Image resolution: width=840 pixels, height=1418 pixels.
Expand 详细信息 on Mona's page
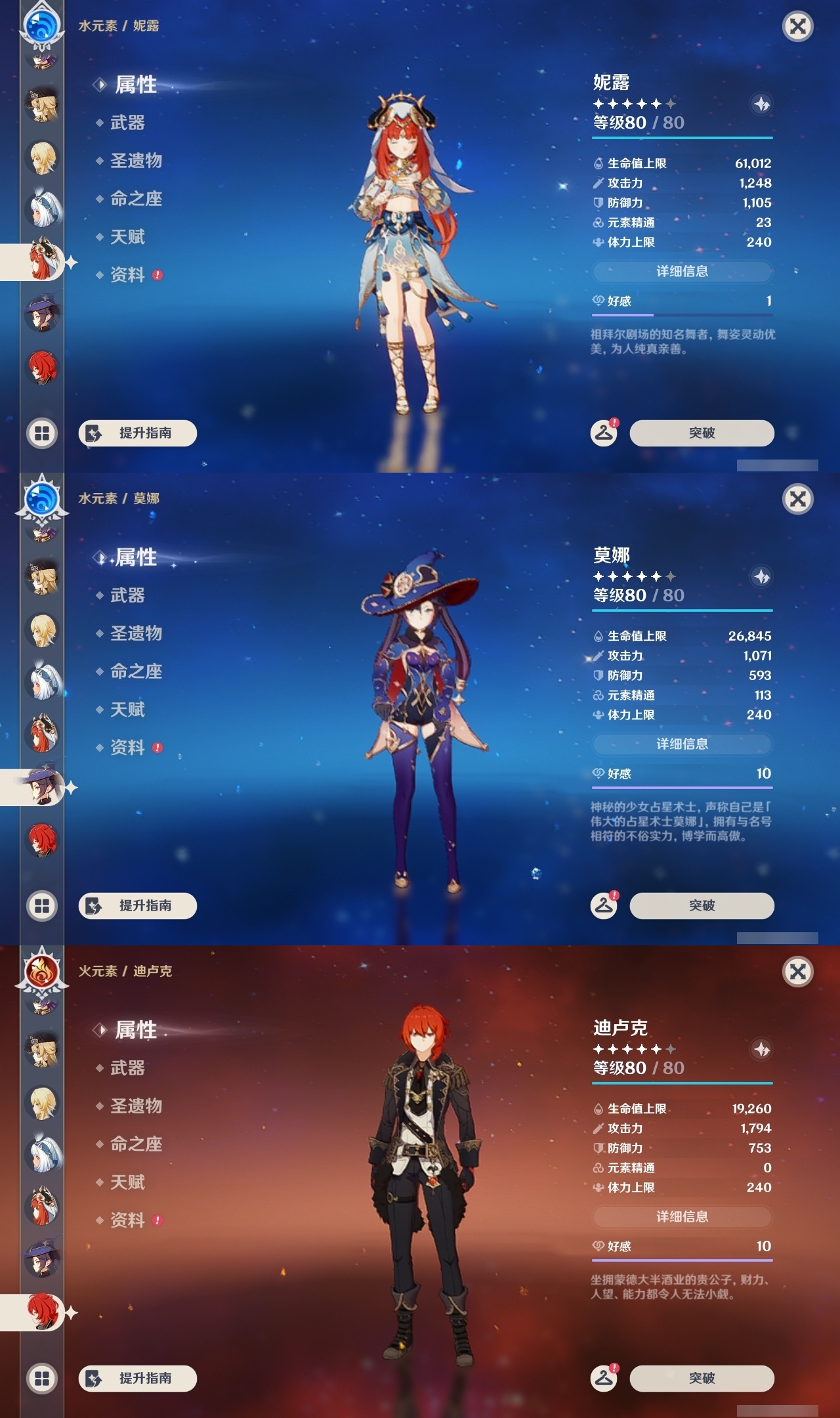682,744
